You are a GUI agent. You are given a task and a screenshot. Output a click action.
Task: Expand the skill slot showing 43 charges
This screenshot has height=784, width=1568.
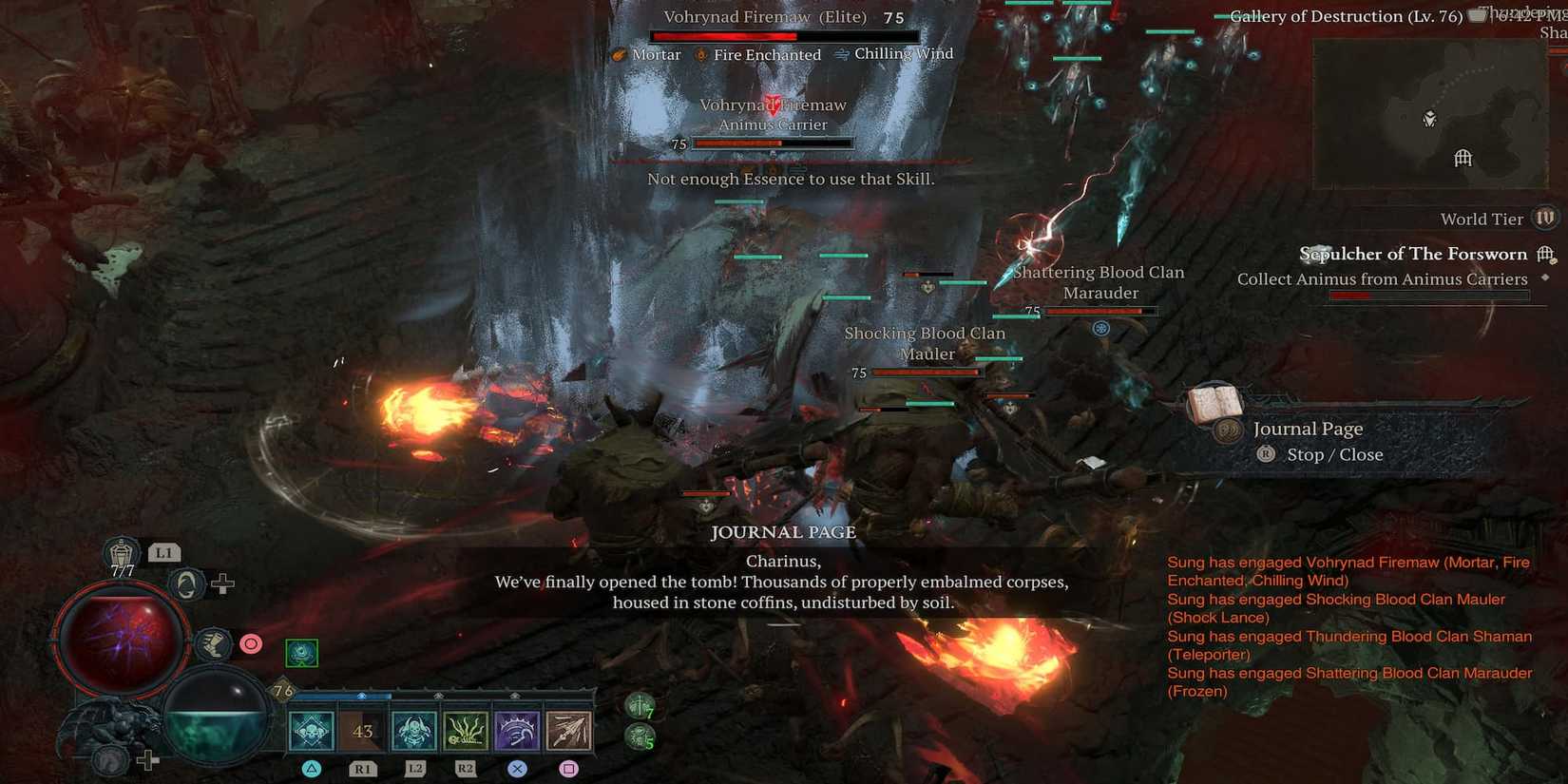[361, 730]
